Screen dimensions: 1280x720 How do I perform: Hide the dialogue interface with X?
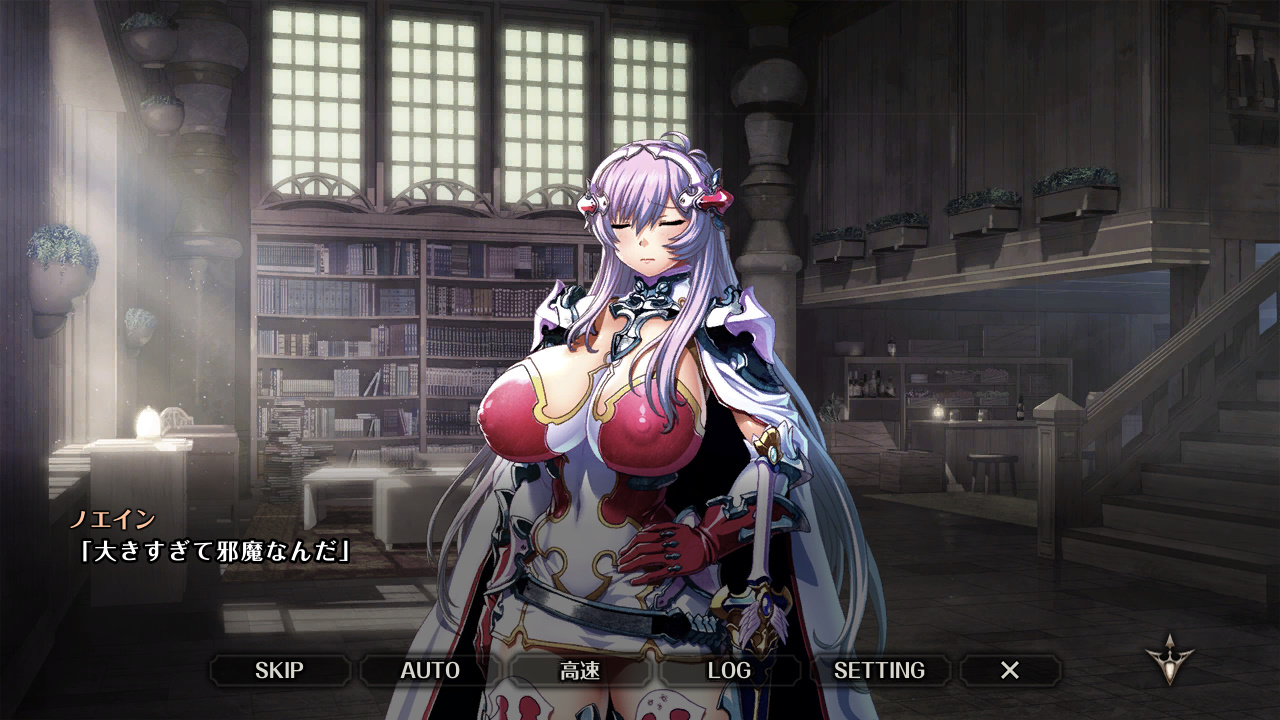[1010, 670]
